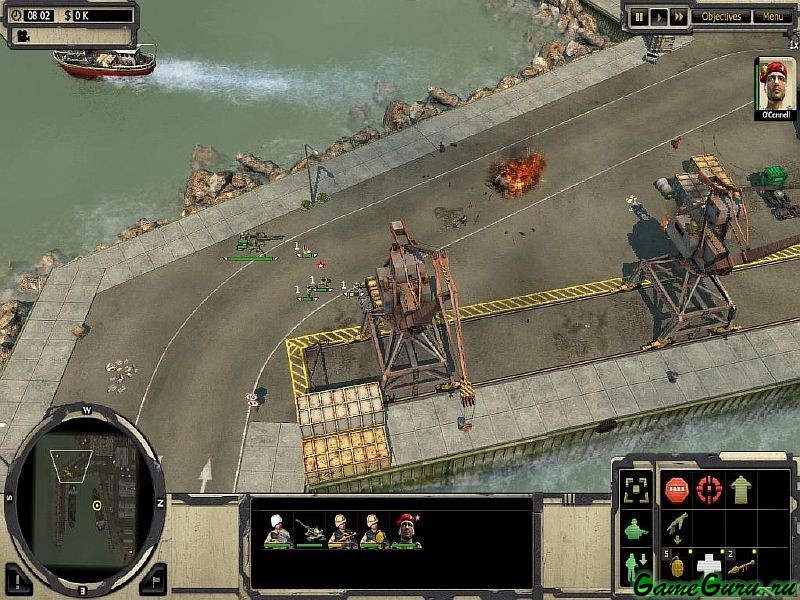Pause the game with the pause button
Image resolution: width=800 pixels, height=600 pixels.
tap(637, 16)
